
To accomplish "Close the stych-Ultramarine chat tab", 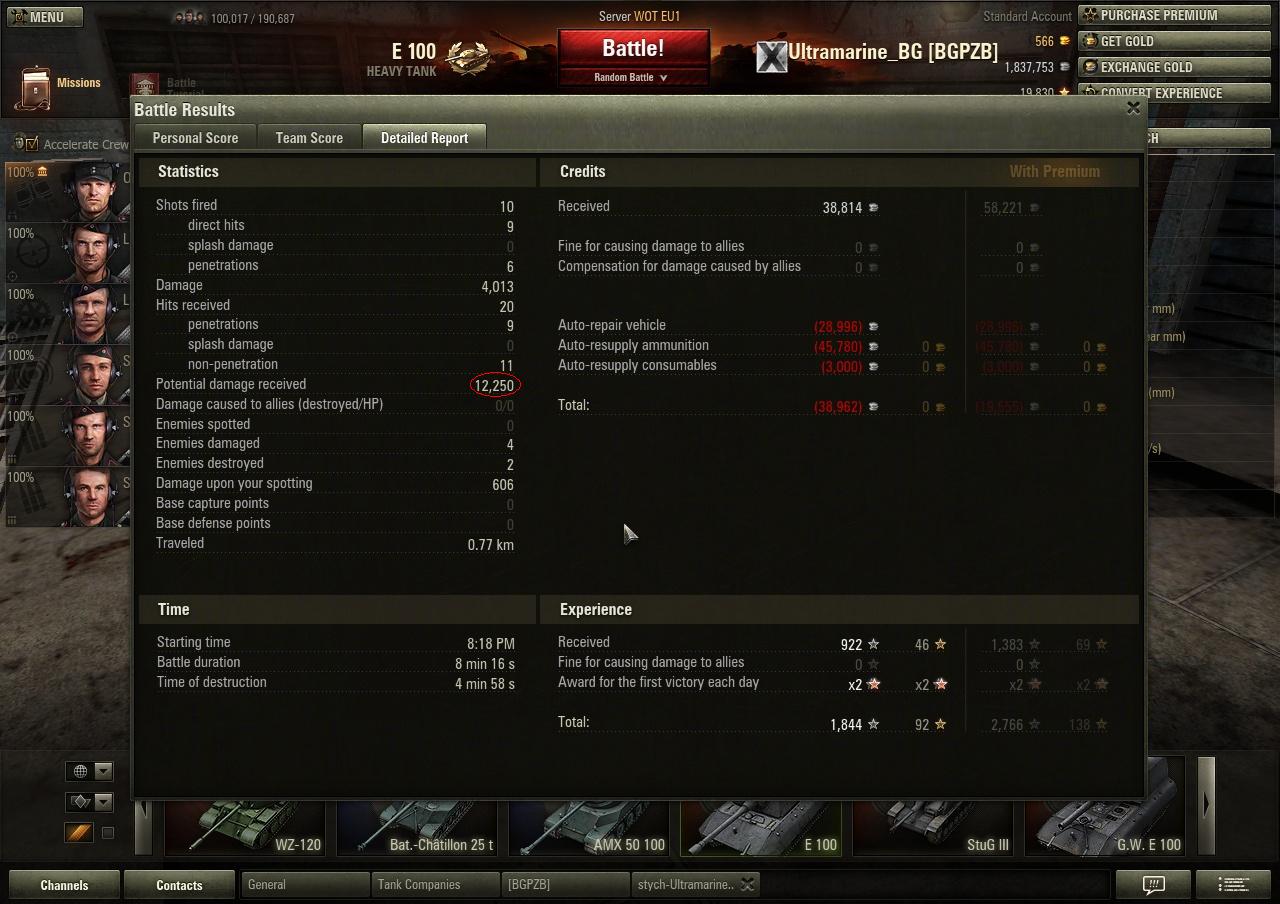I will click(x=747, y=885).
